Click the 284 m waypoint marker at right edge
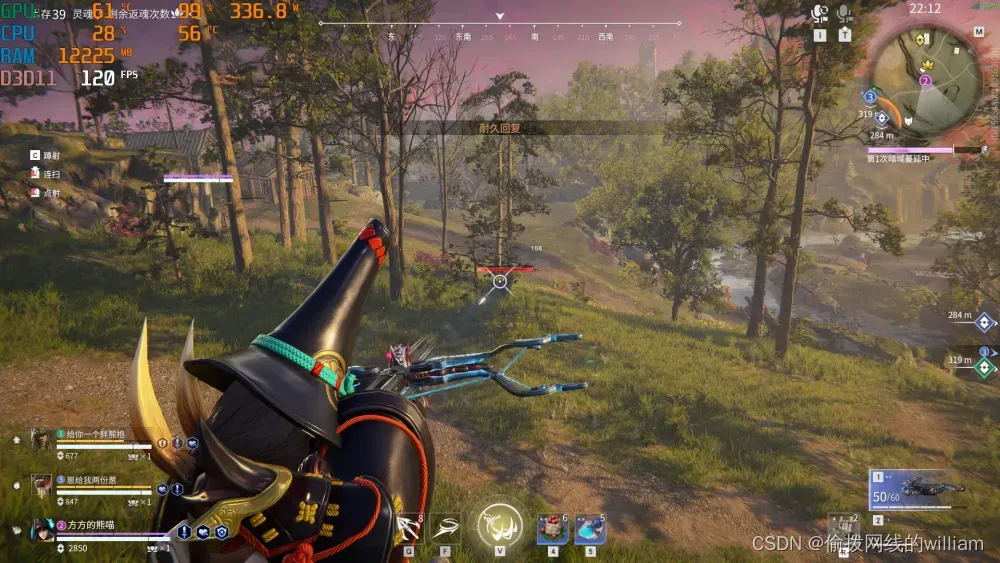Screen dimensions: 1000x563 (x=985, y=322)
